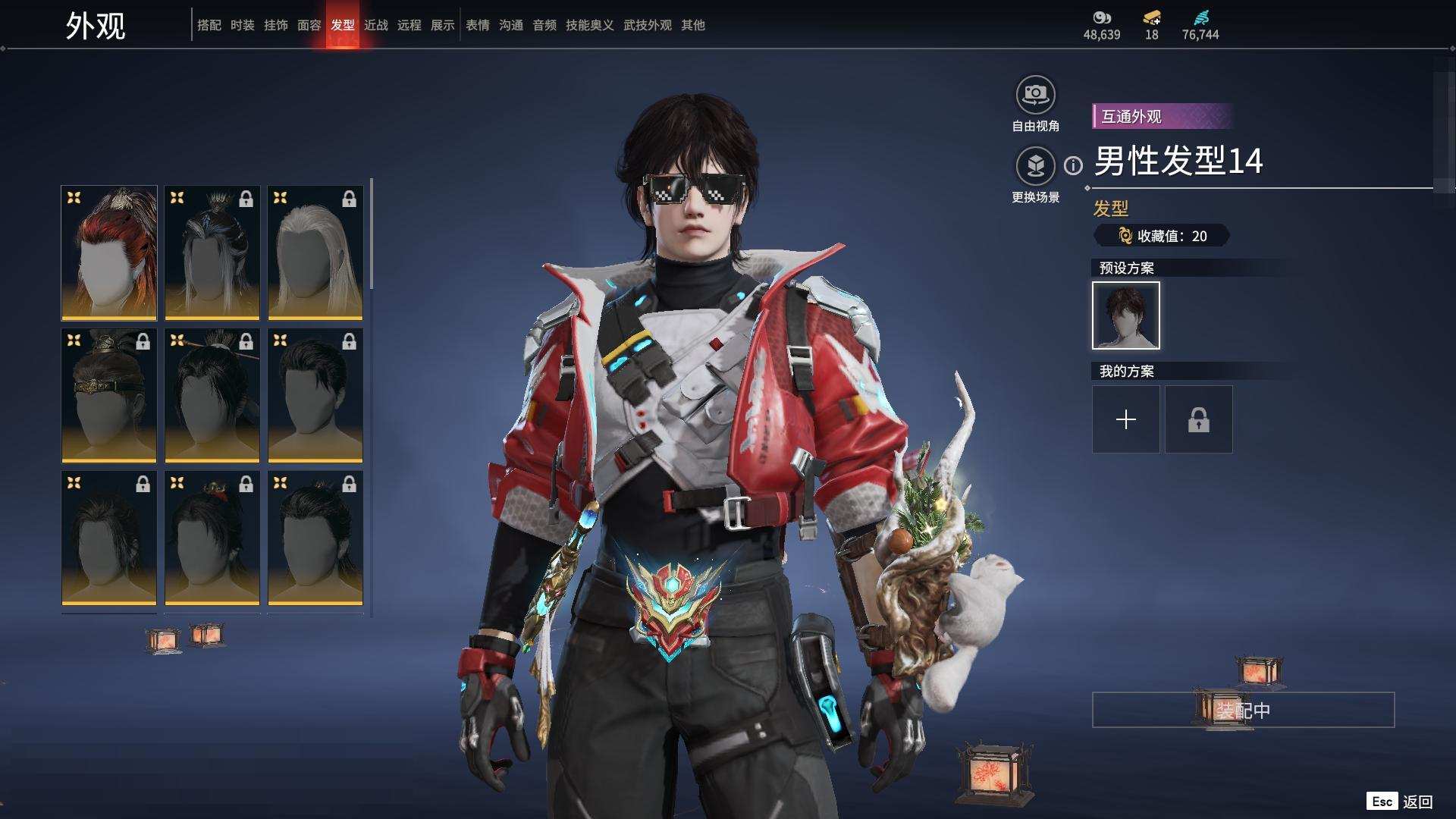
Task: Go to the 远程 tab
Action: coord(409,25)
